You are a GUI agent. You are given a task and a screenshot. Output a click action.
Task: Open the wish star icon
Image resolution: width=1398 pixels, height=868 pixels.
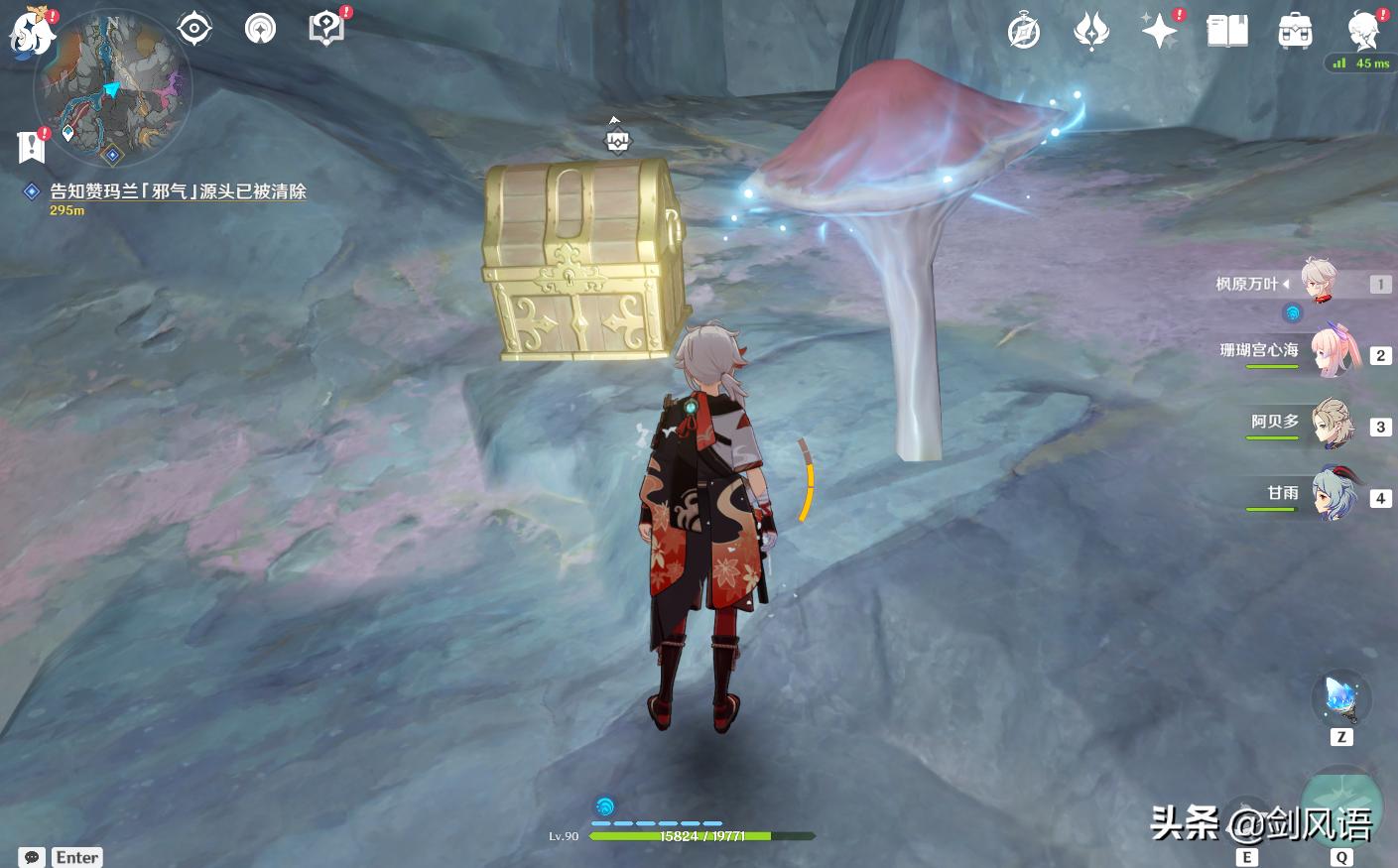coord(1158,31)
